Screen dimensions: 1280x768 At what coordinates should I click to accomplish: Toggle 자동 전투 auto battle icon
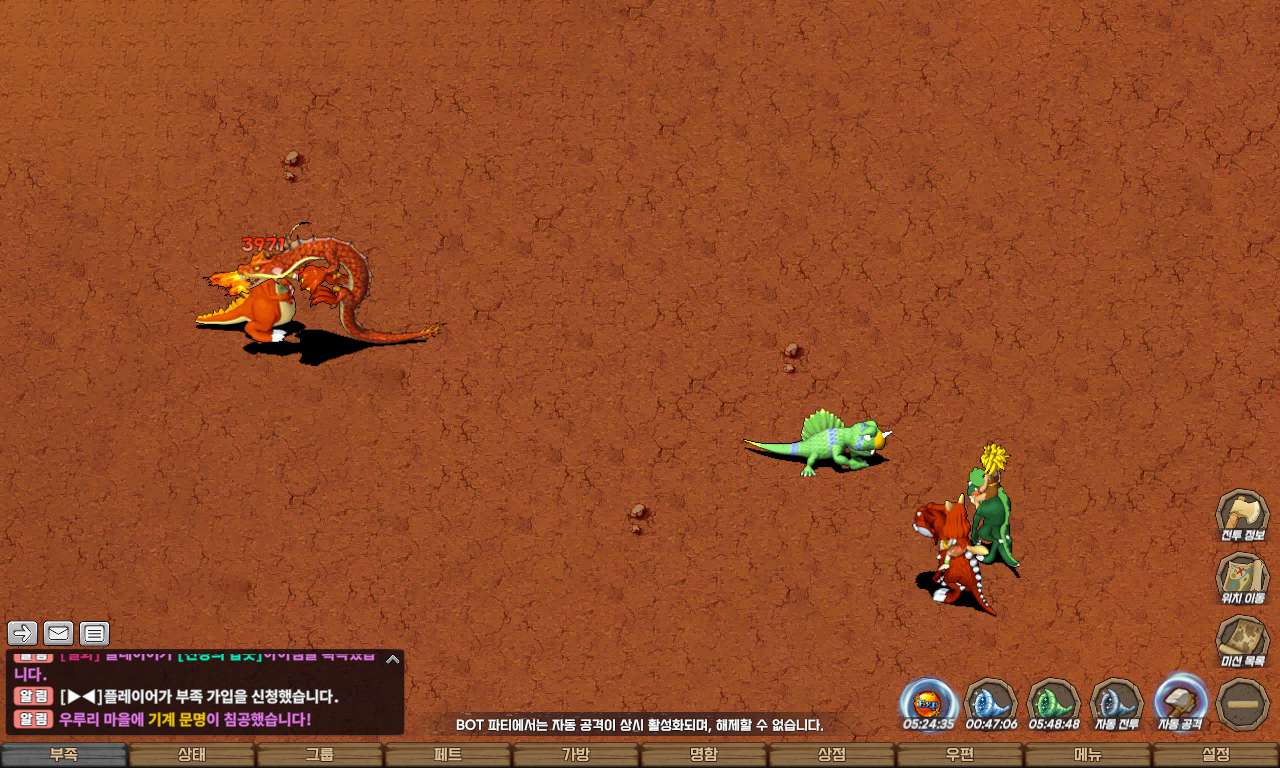1117,702
